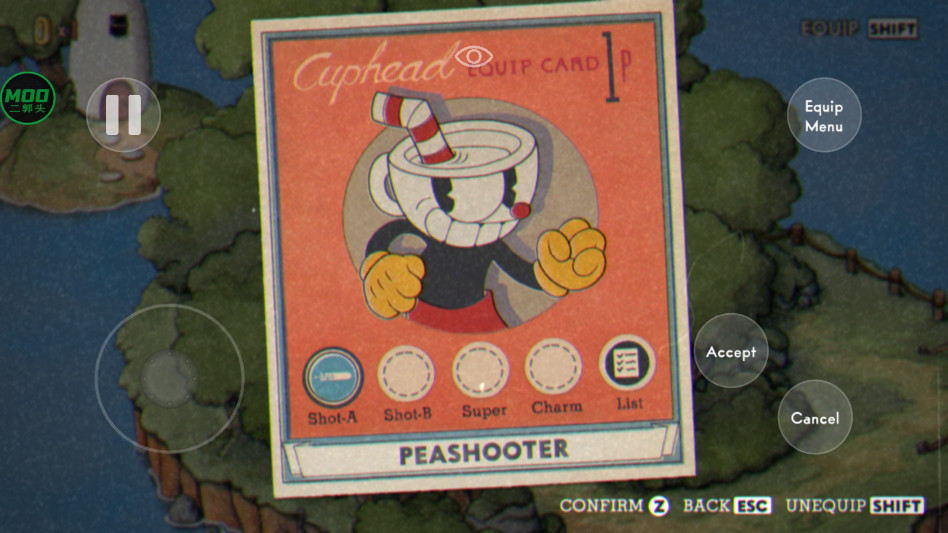Choose the empty Shot-B slot

[406, 373]
